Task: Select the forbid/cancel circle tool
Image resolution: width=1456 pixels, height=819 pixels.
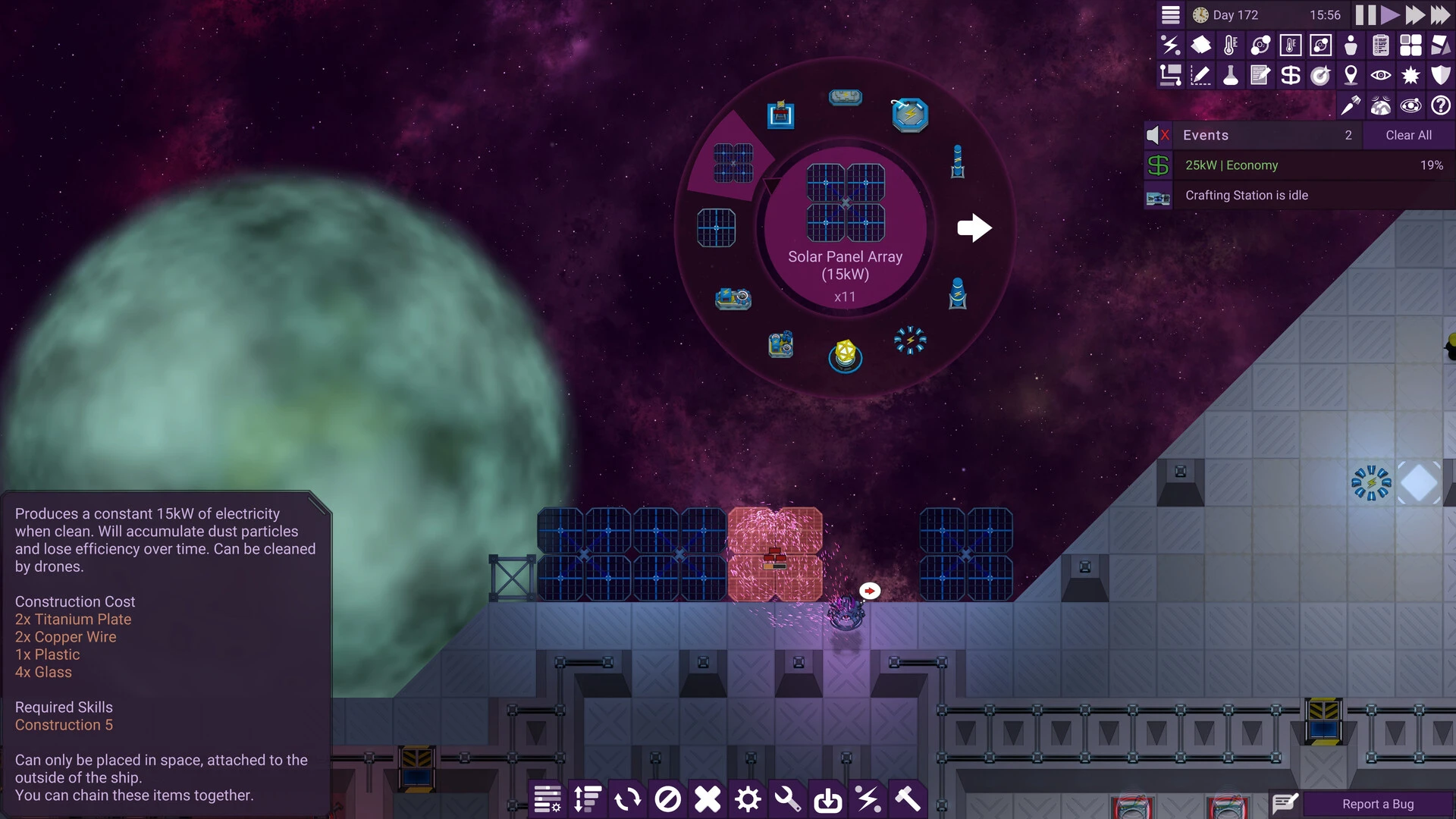Action: [667, 799]
